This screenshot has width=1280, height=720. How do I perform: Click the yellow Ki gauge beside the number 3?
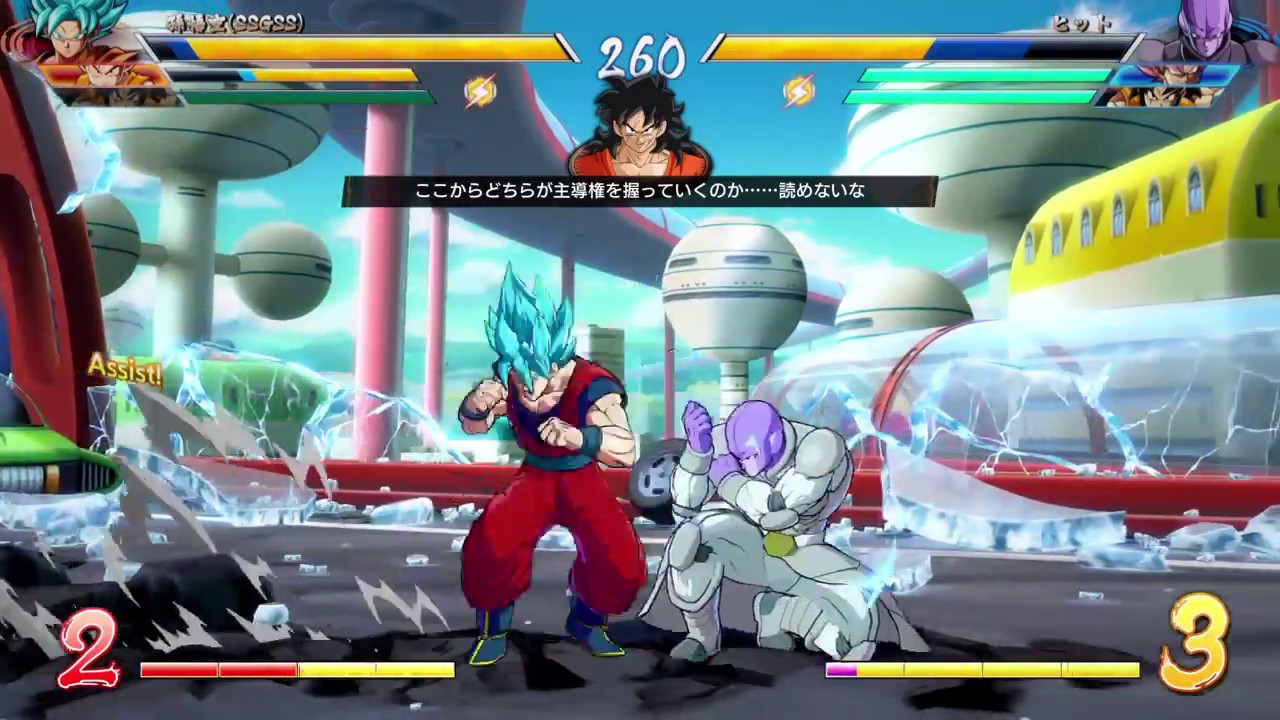tap(1000, 670)
